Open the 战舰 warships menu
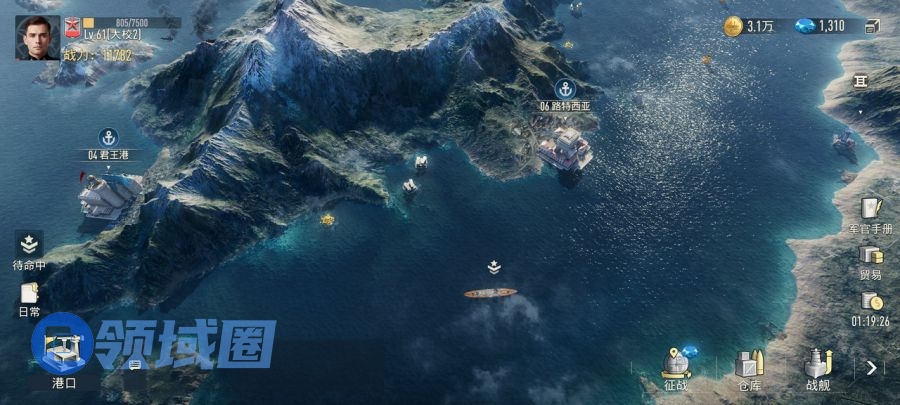 tap(818, 368)
